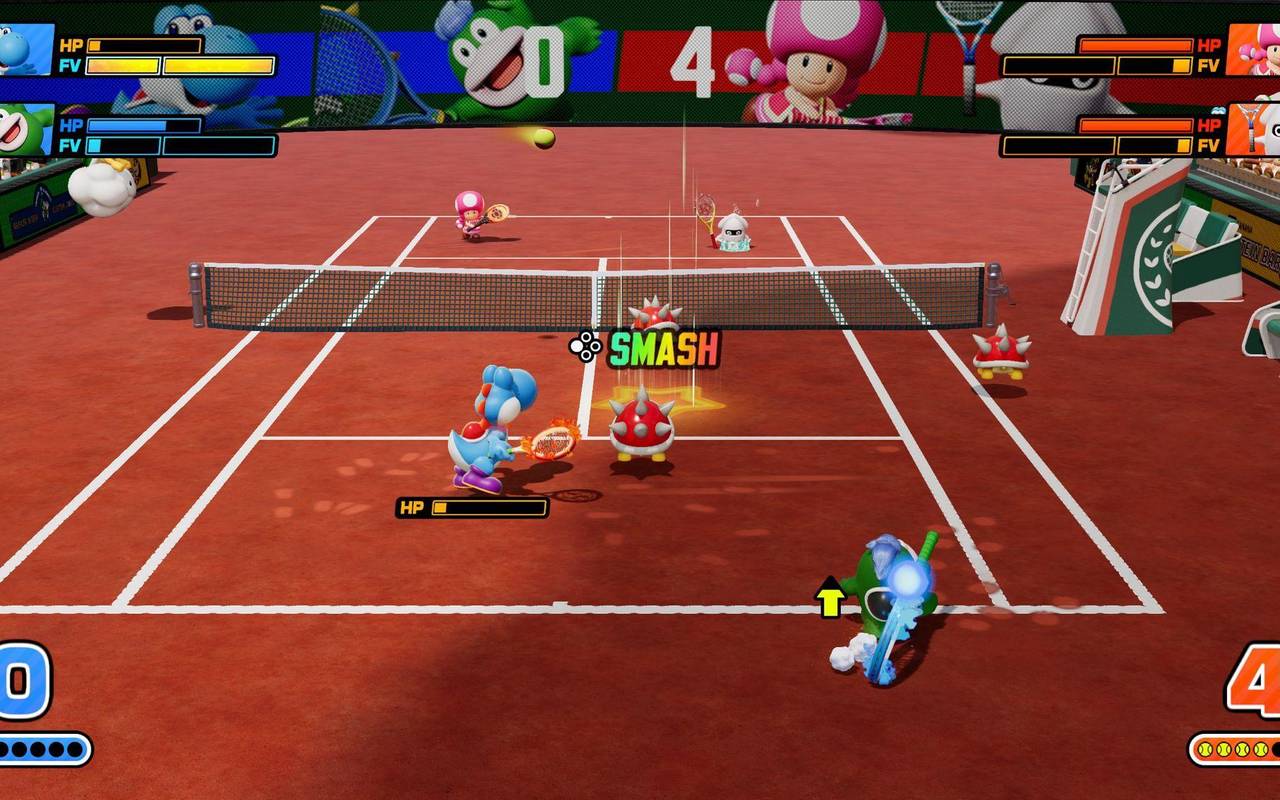This screenshot has height=800, width=1280.
Task: Click the yellow arrow marker near Luigi
Action: (x=828, y=596)
